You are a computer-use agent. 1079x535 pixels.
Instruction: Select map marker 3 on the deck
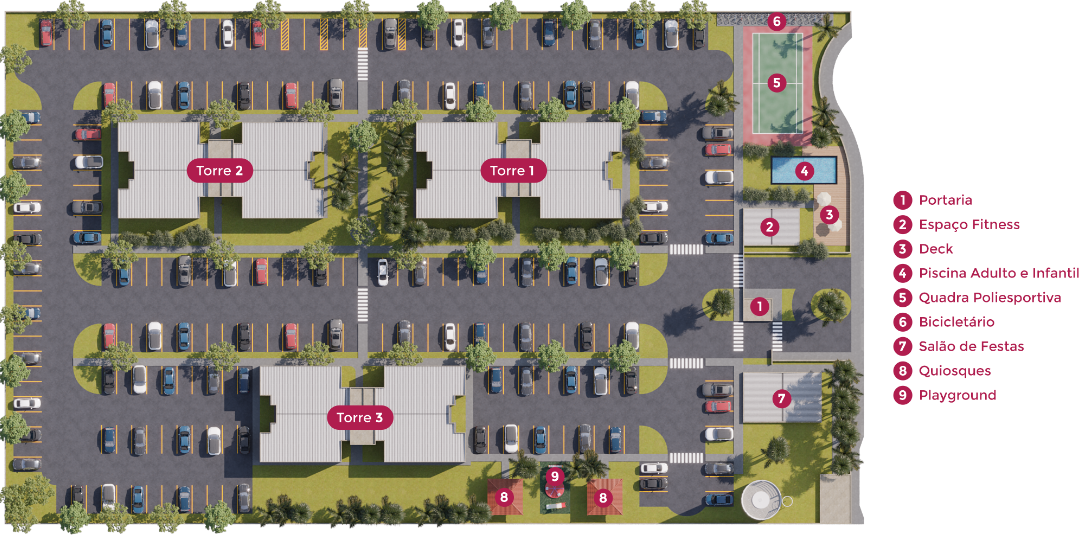pos(828,214)
